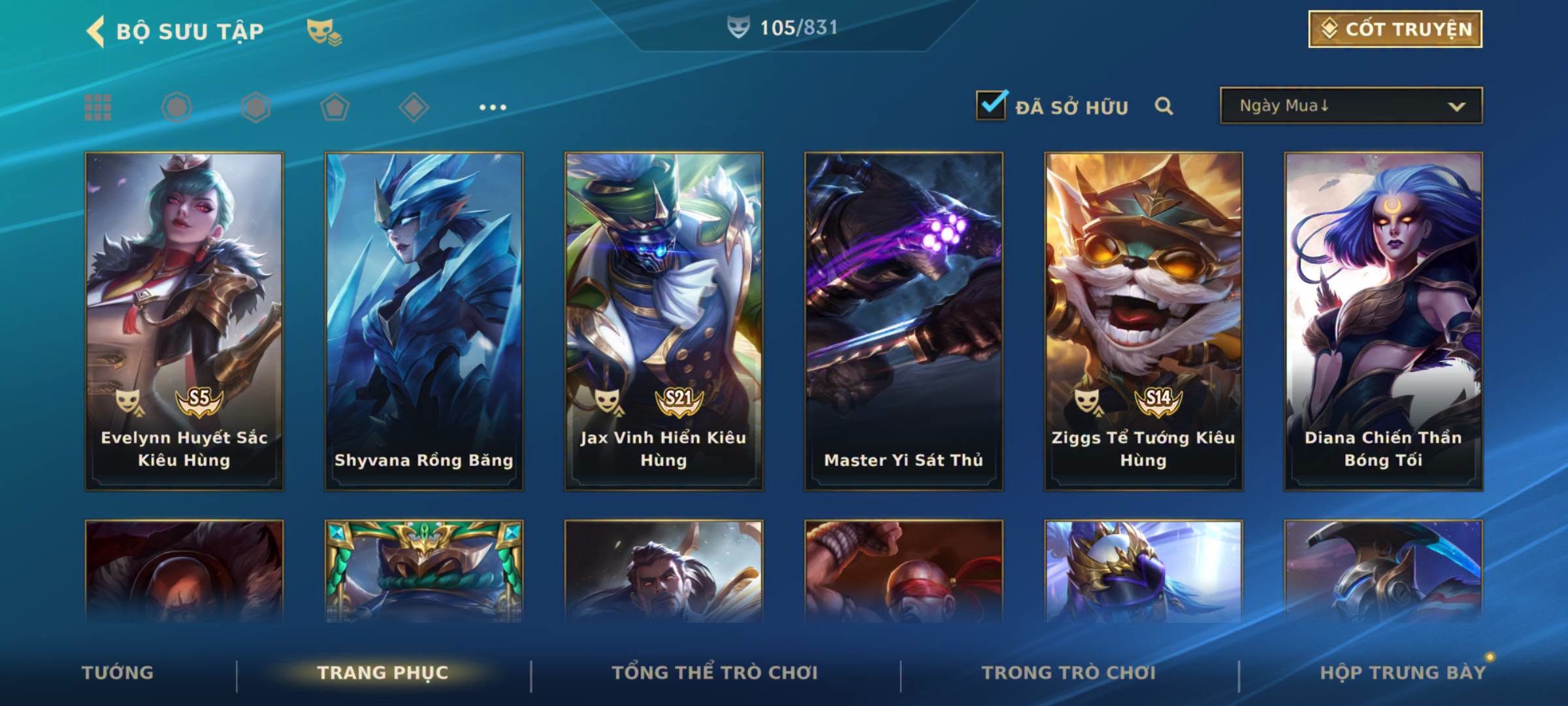Go to the Hộp Trưng Bày tab

1403,673
